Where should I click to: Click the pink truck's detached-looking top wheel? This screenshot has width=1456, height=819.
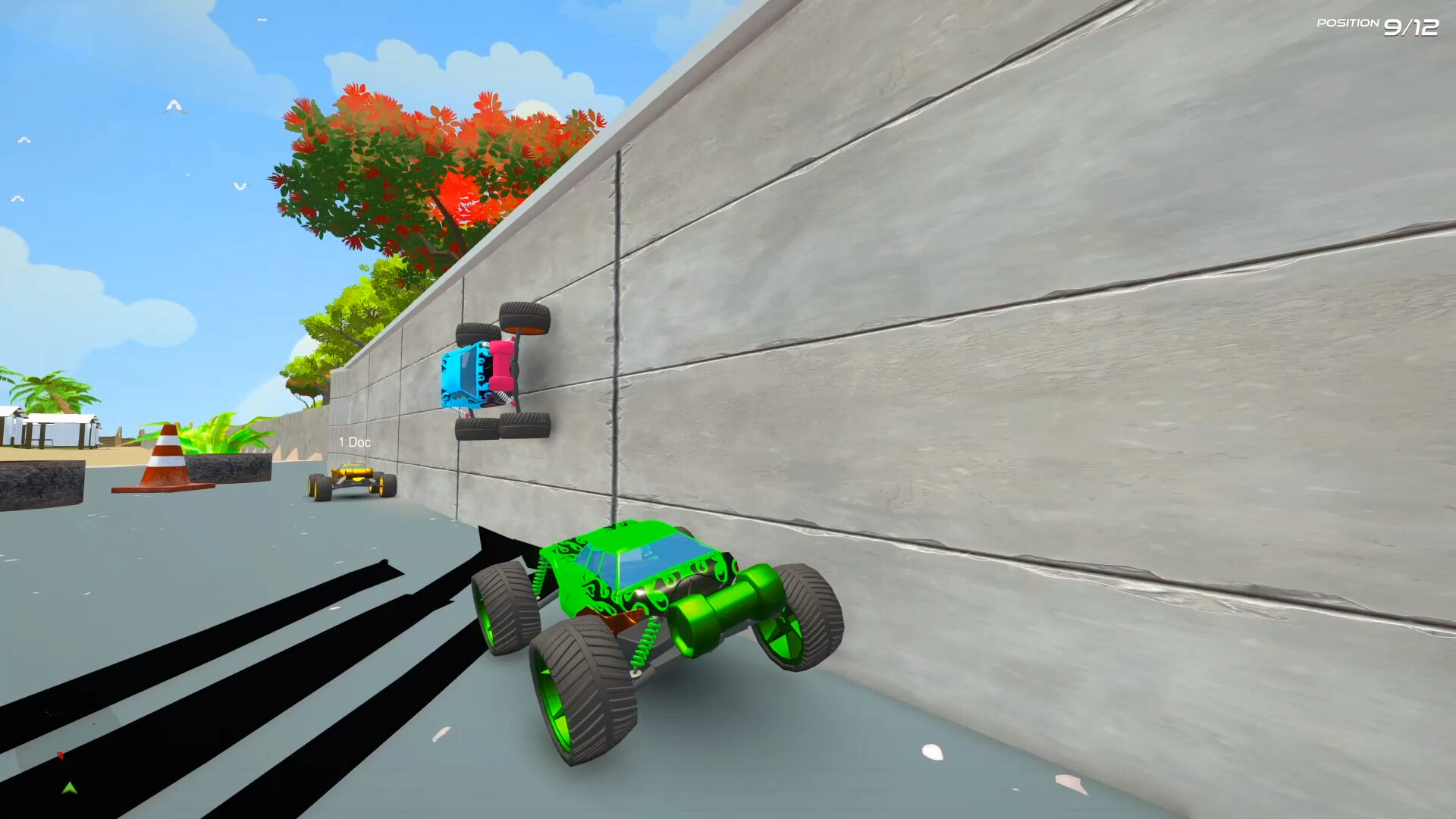coord(523,318)
